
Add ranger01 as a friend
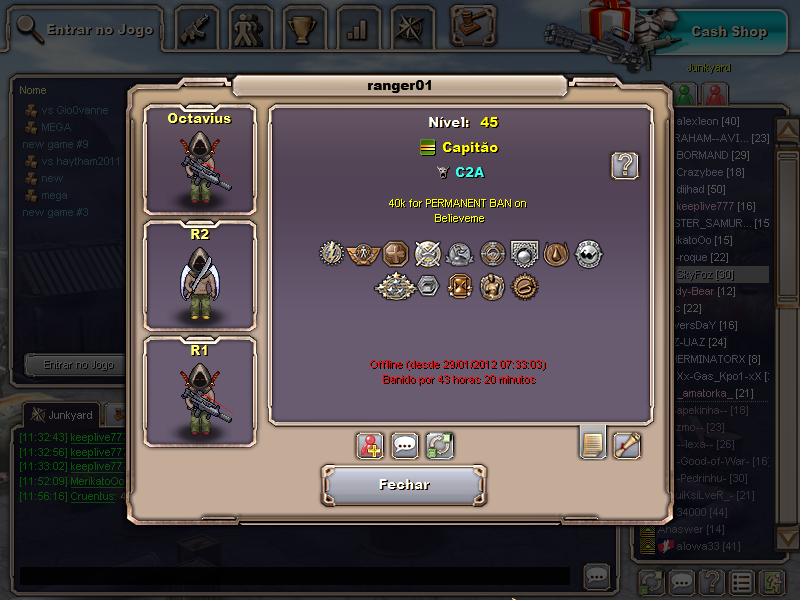[371, 445]
